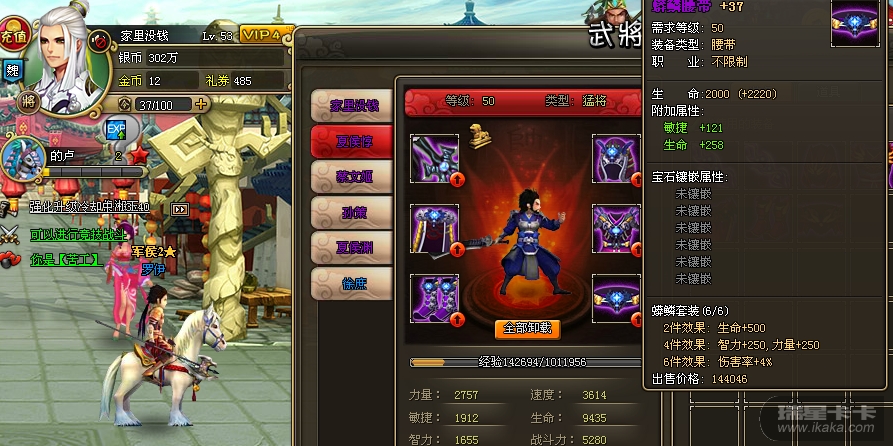Click the plus button beside 37/100 stamina

point(202,104)
